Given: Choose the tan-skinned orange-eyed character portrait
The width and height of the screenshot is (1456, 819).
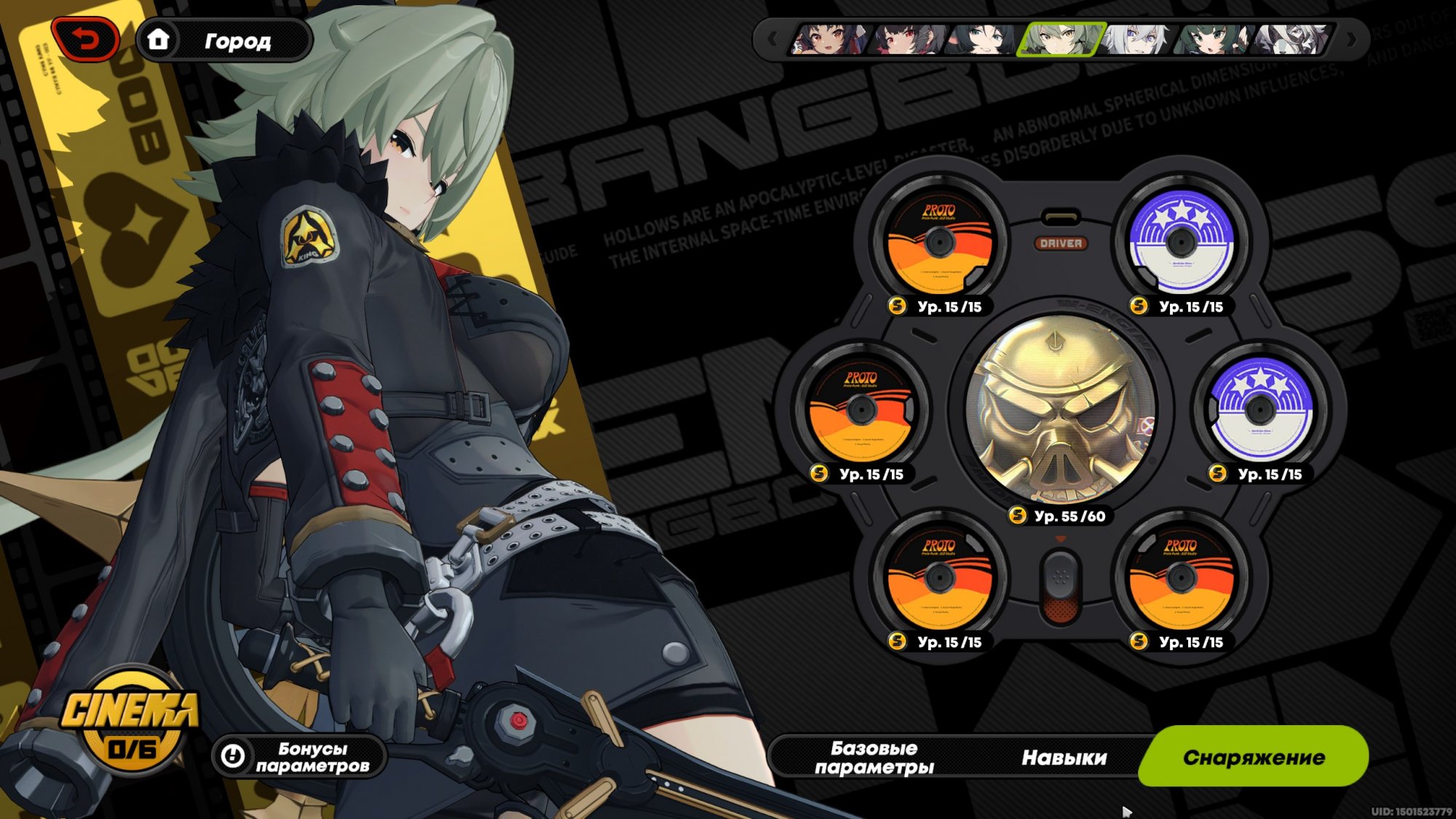Looking at the screenshot, I should (829, 39).
